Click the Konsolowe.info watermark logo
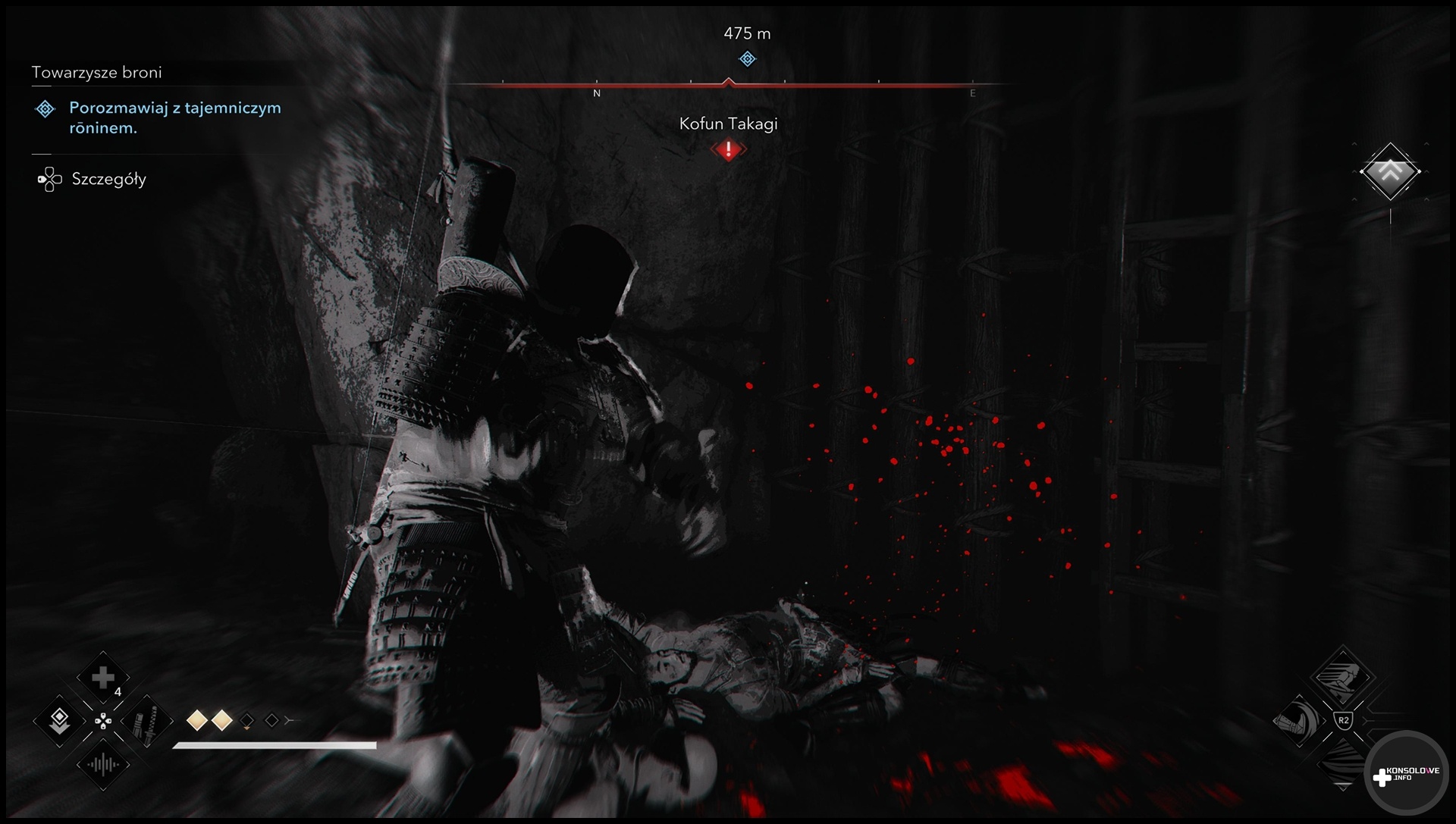The height and width of the screenshot is (824, 1456). [x=1407, y=775]
